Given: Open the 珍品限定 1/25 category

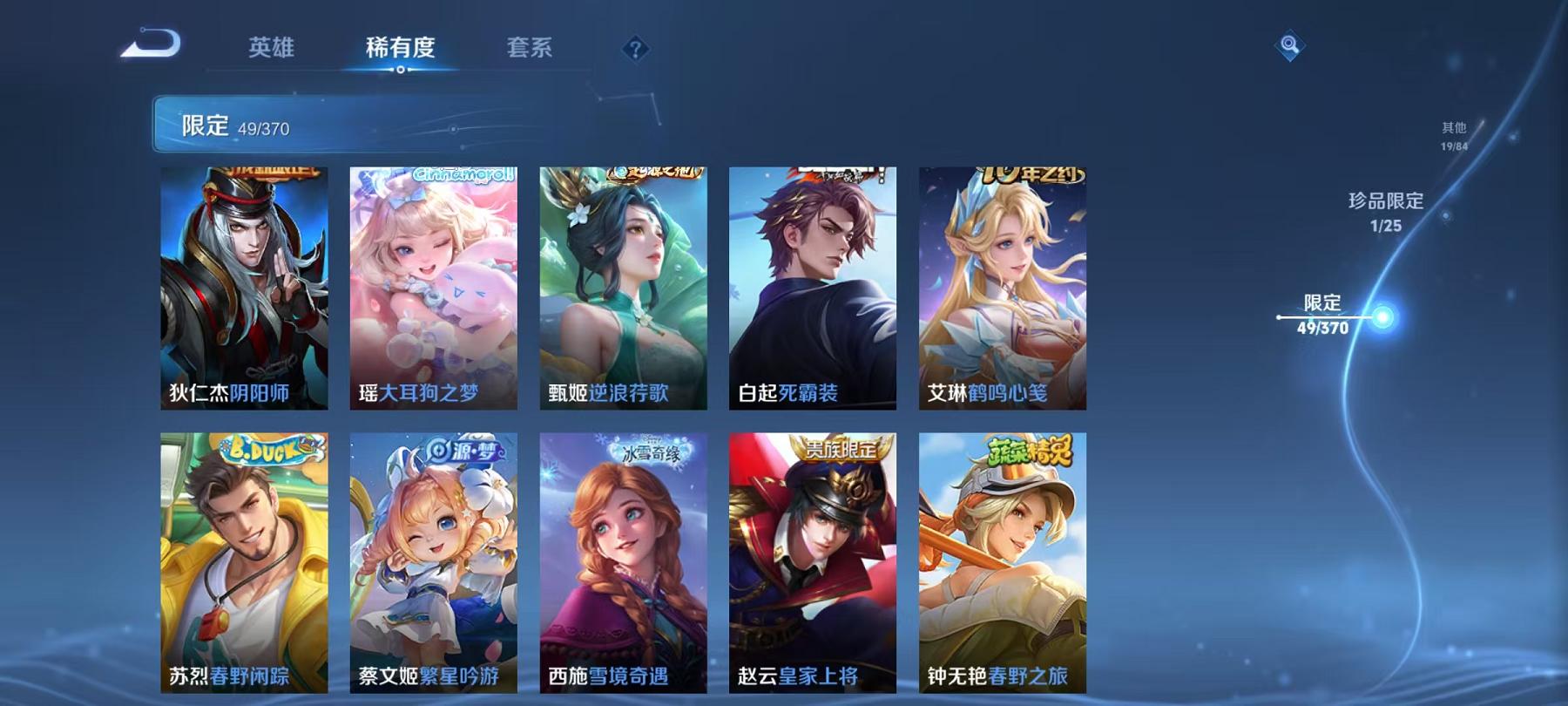Looking at the screenshot, I should pos(1385,212).
